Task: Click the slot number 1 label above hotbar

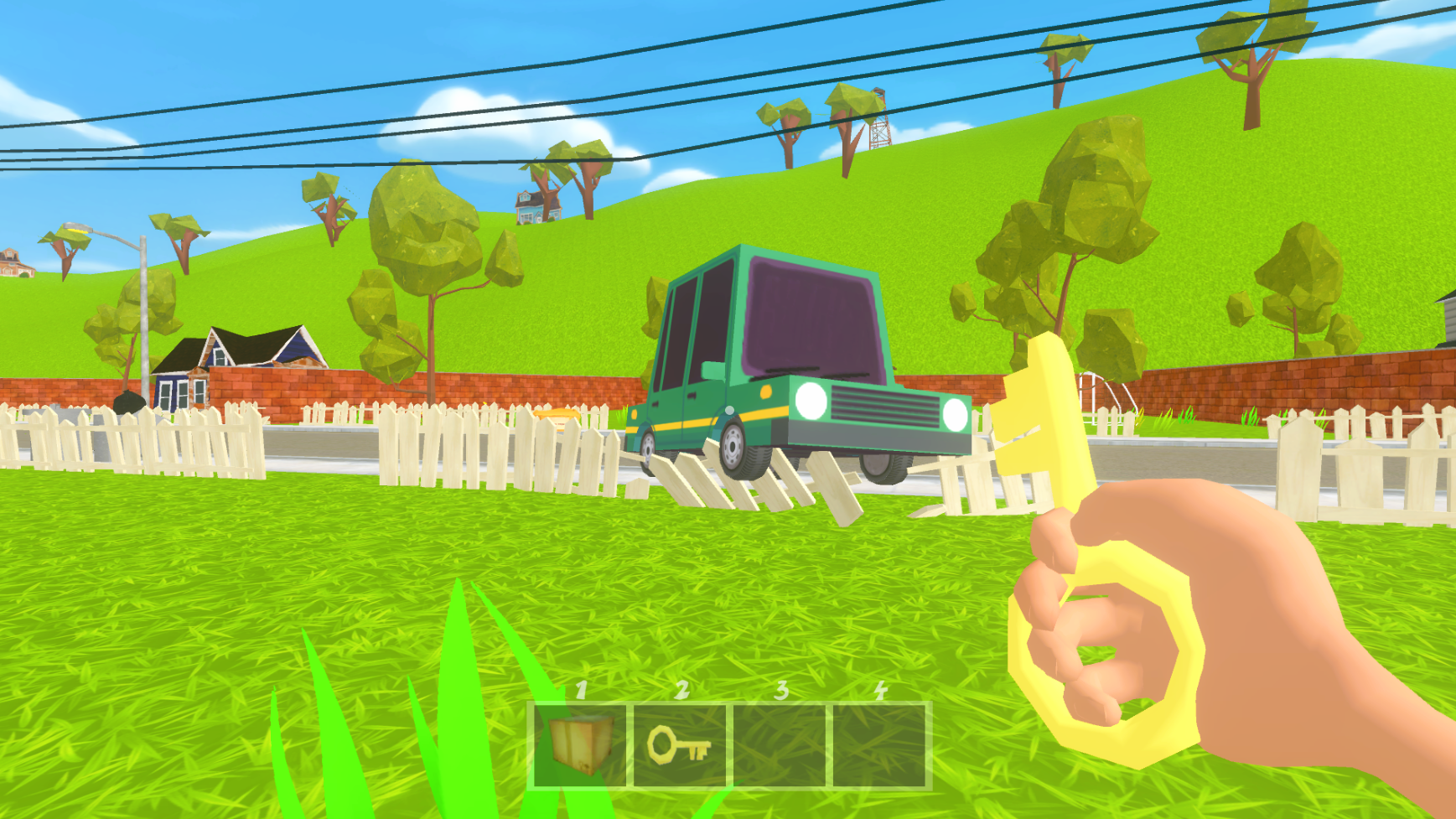Action: click(x=582, y=692)
